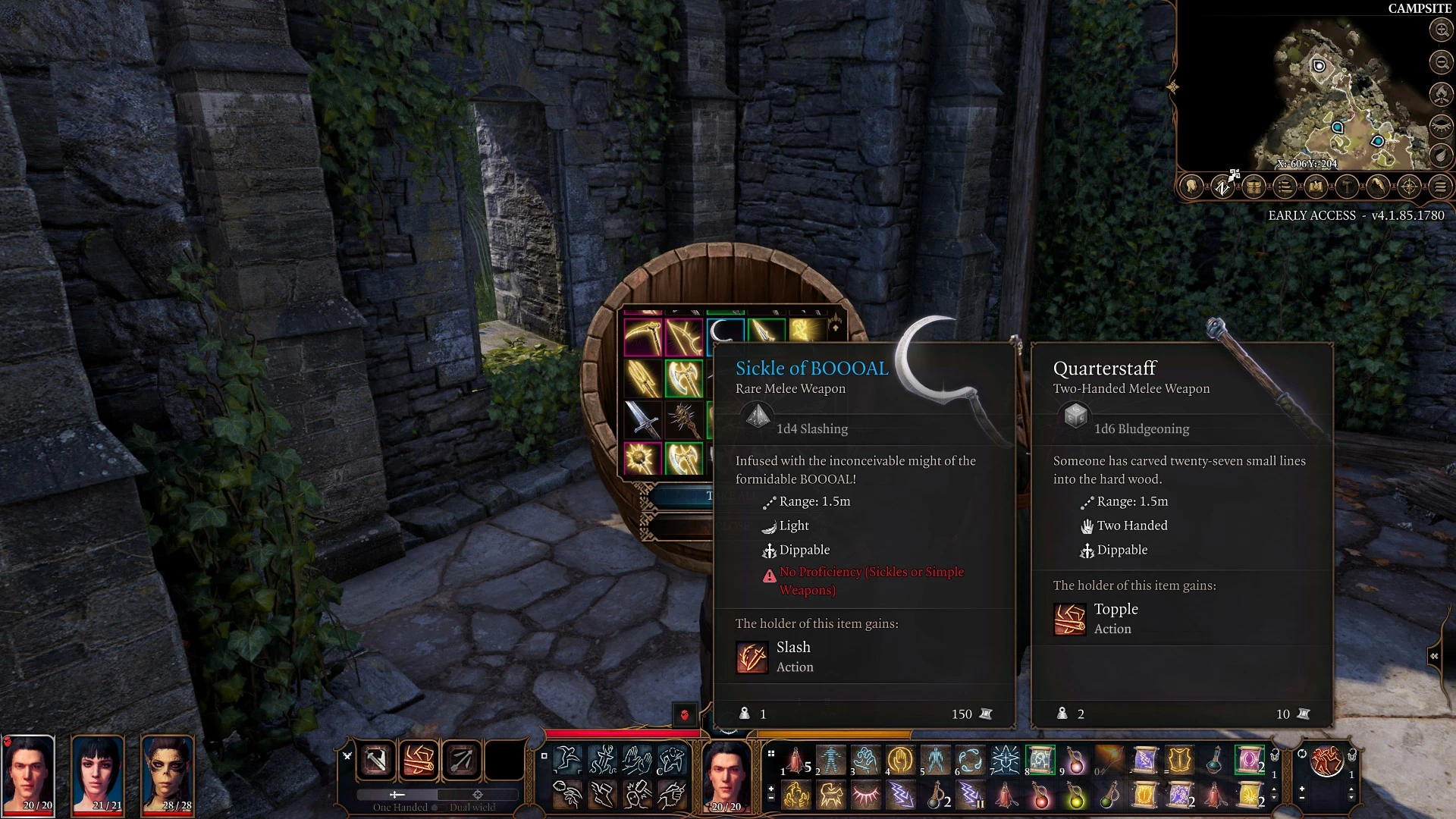Select the 21/21 party member portrait
The width and height of the screenshot is (1456, 819).
click(x=99, y=773)
